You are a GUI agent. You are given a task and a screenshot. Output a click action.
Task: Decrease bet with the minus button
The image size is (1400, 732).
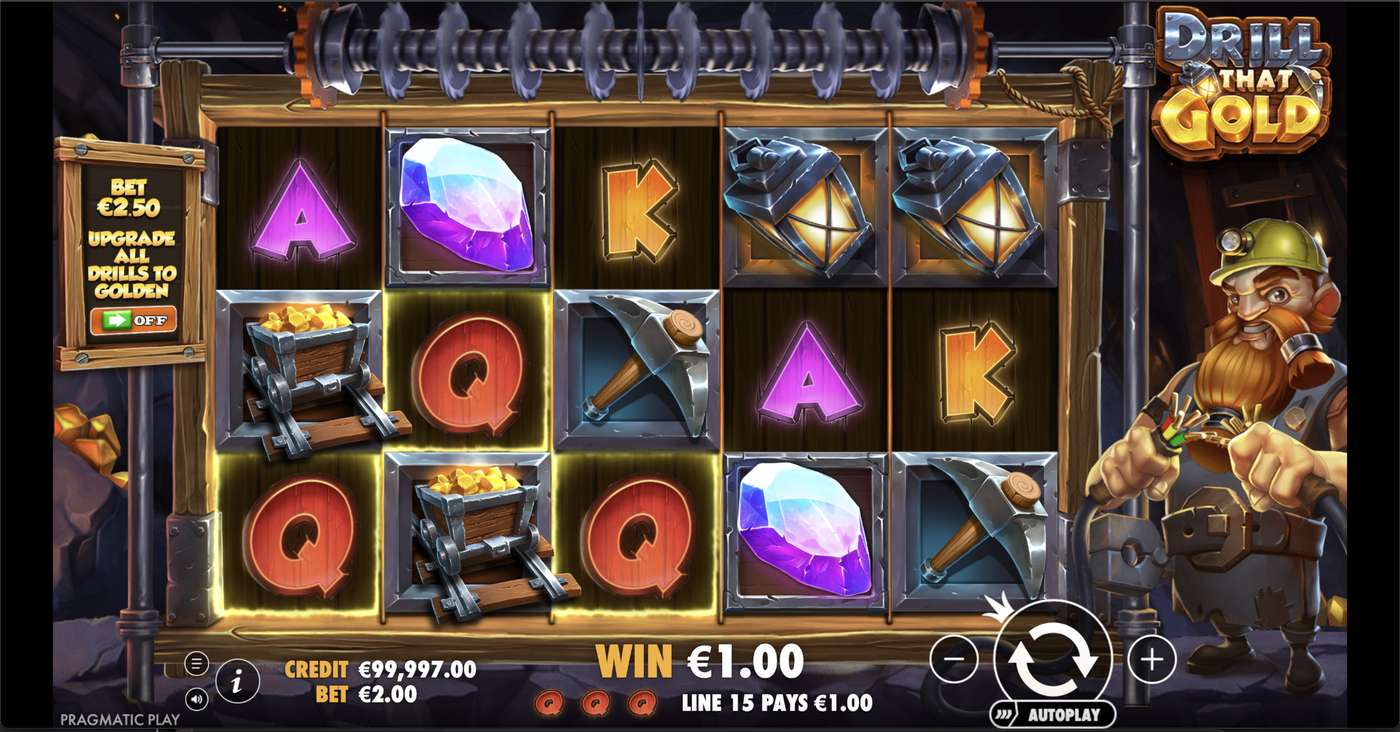[x=956, y=657]
